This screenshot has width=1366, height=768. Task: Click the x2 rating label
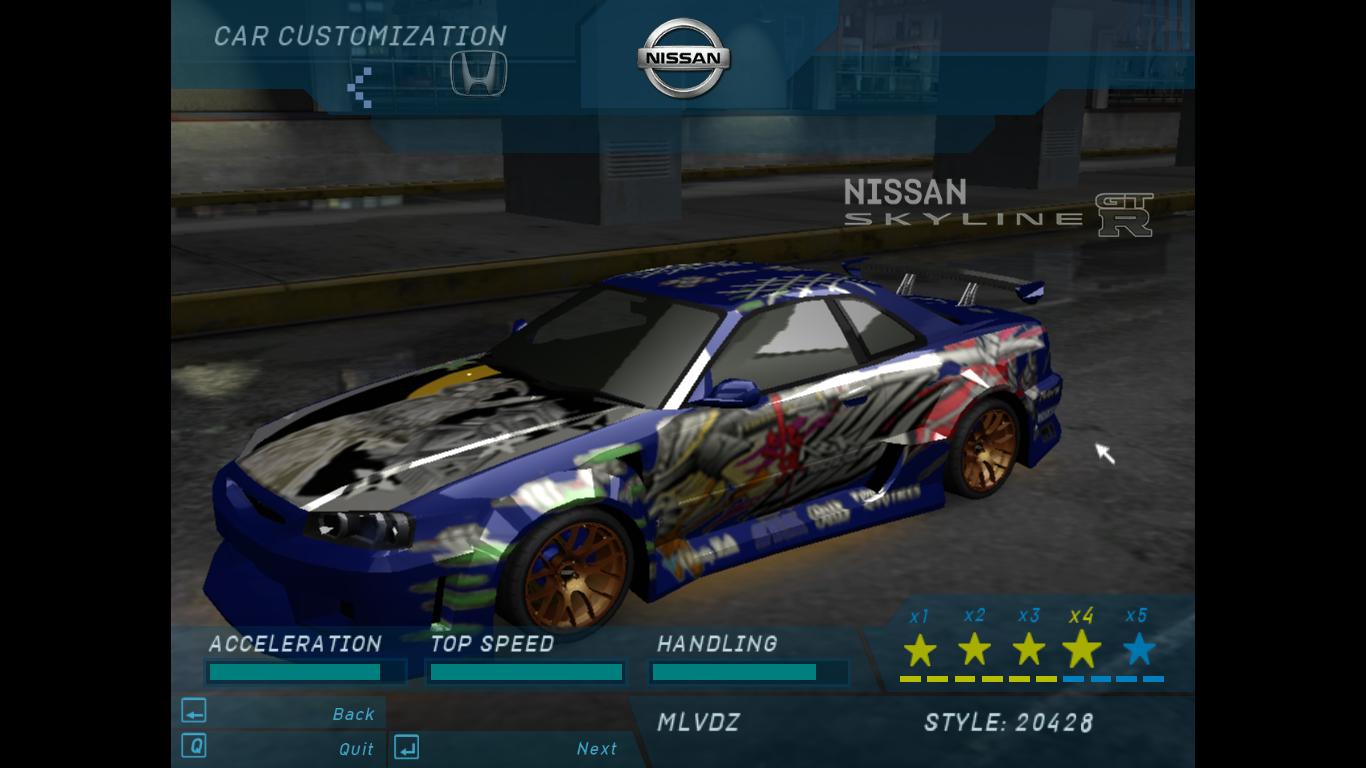click(973, 617)
